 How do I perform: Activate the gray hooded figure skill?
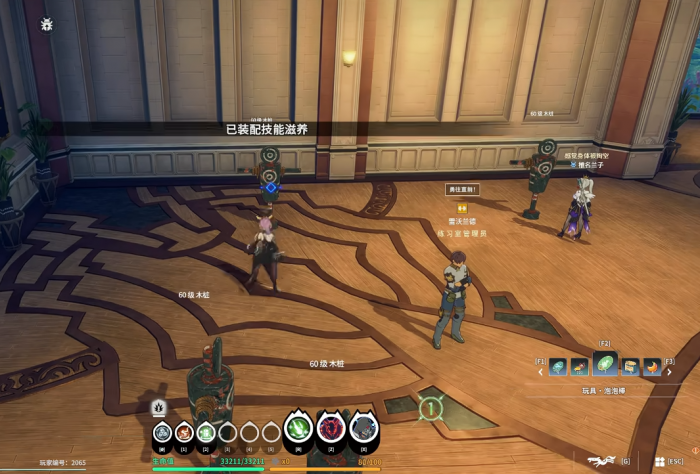click(x=364, y=430)
